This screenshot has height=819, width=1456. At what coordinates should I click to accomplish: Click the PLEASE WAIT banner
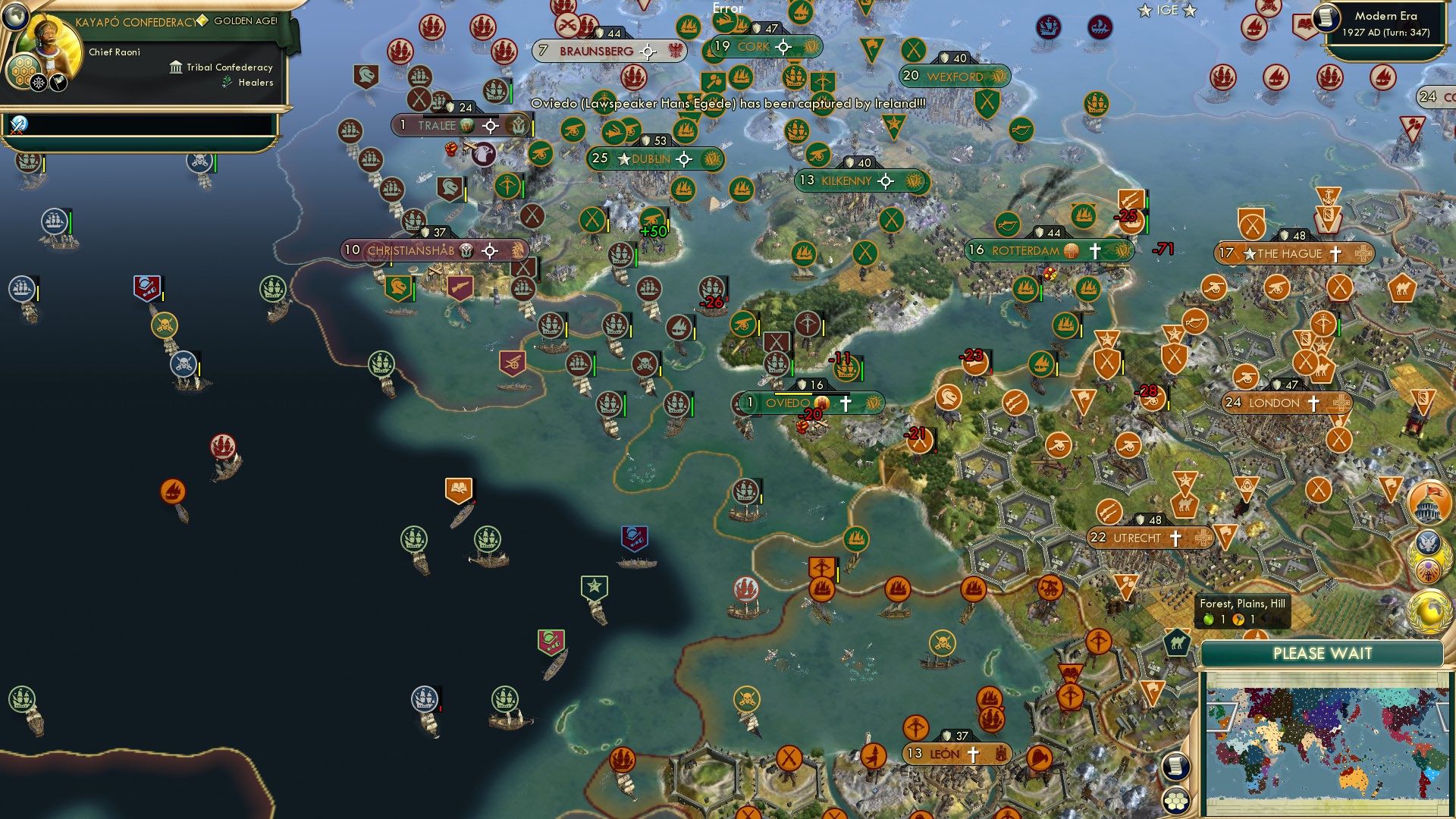[1323, 653]
